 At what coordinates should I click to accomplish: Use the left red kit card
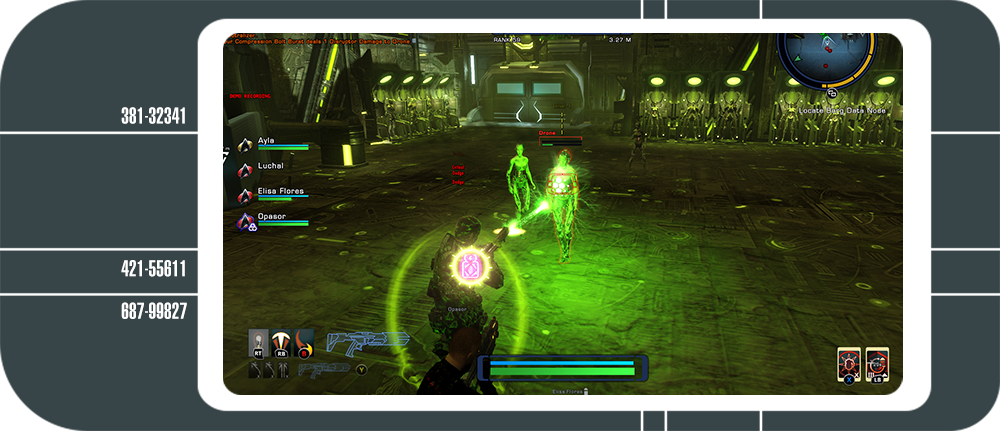(849, 365)
